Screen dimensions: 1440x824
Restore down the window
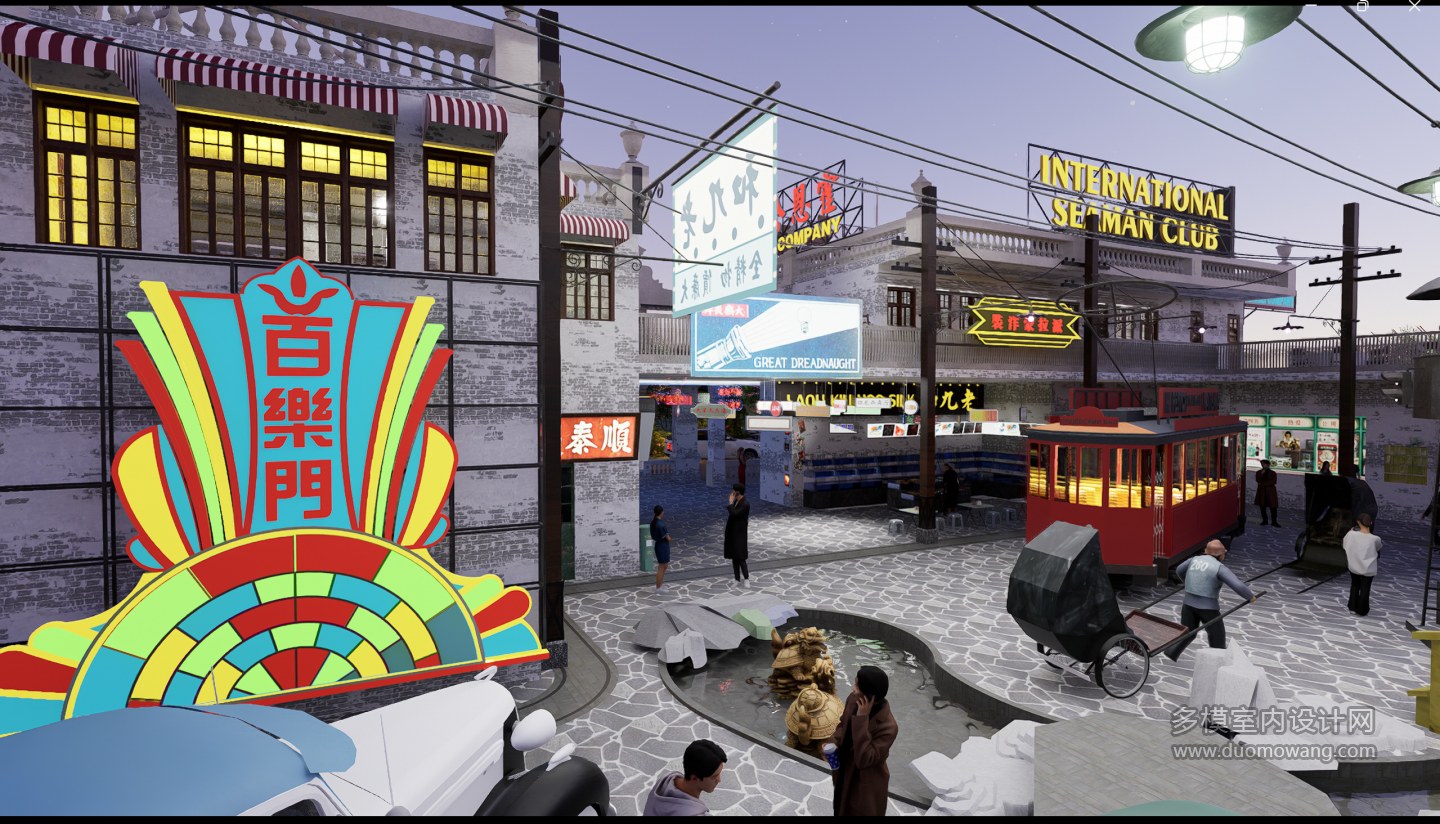click(x=1362, y=5)
